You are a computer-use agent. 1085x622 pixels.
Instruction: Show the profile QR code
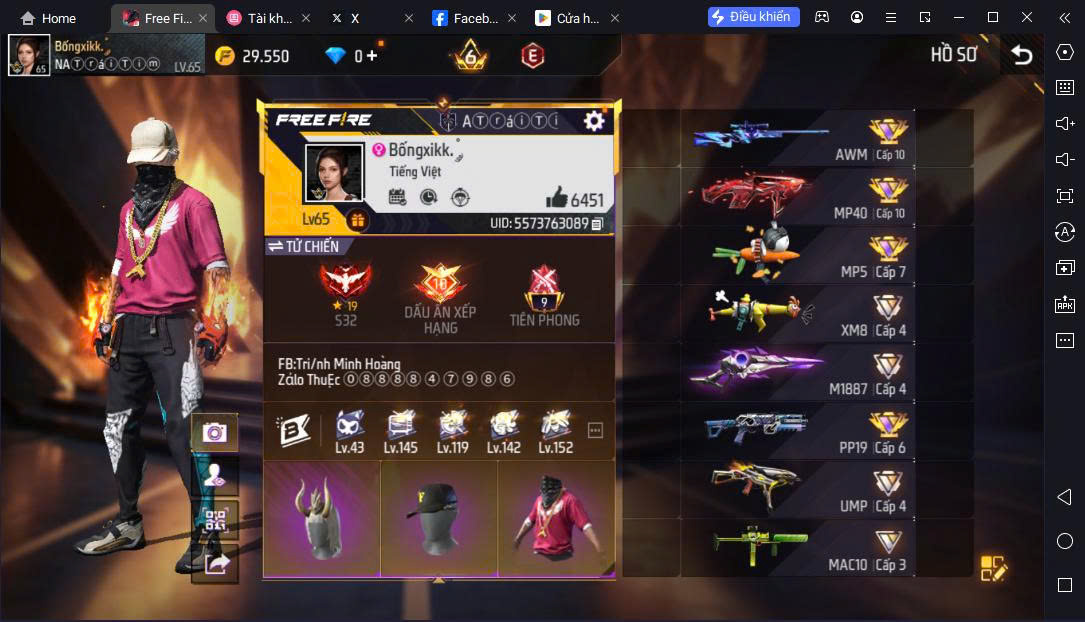[x=215, y=520]
